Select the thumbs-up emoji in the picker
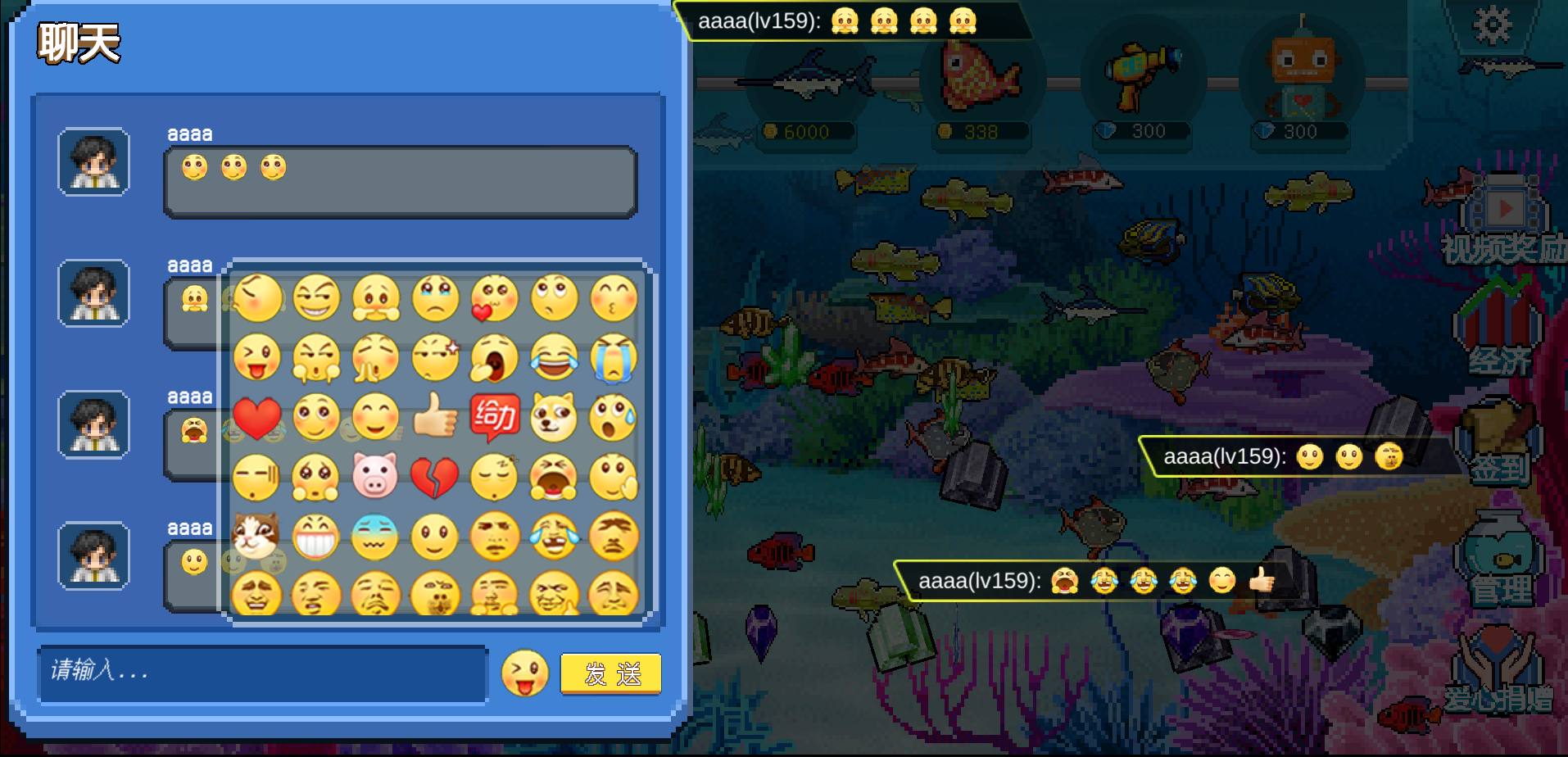The height and width of the screenshot is (757, 1568). tap(435, 417)
